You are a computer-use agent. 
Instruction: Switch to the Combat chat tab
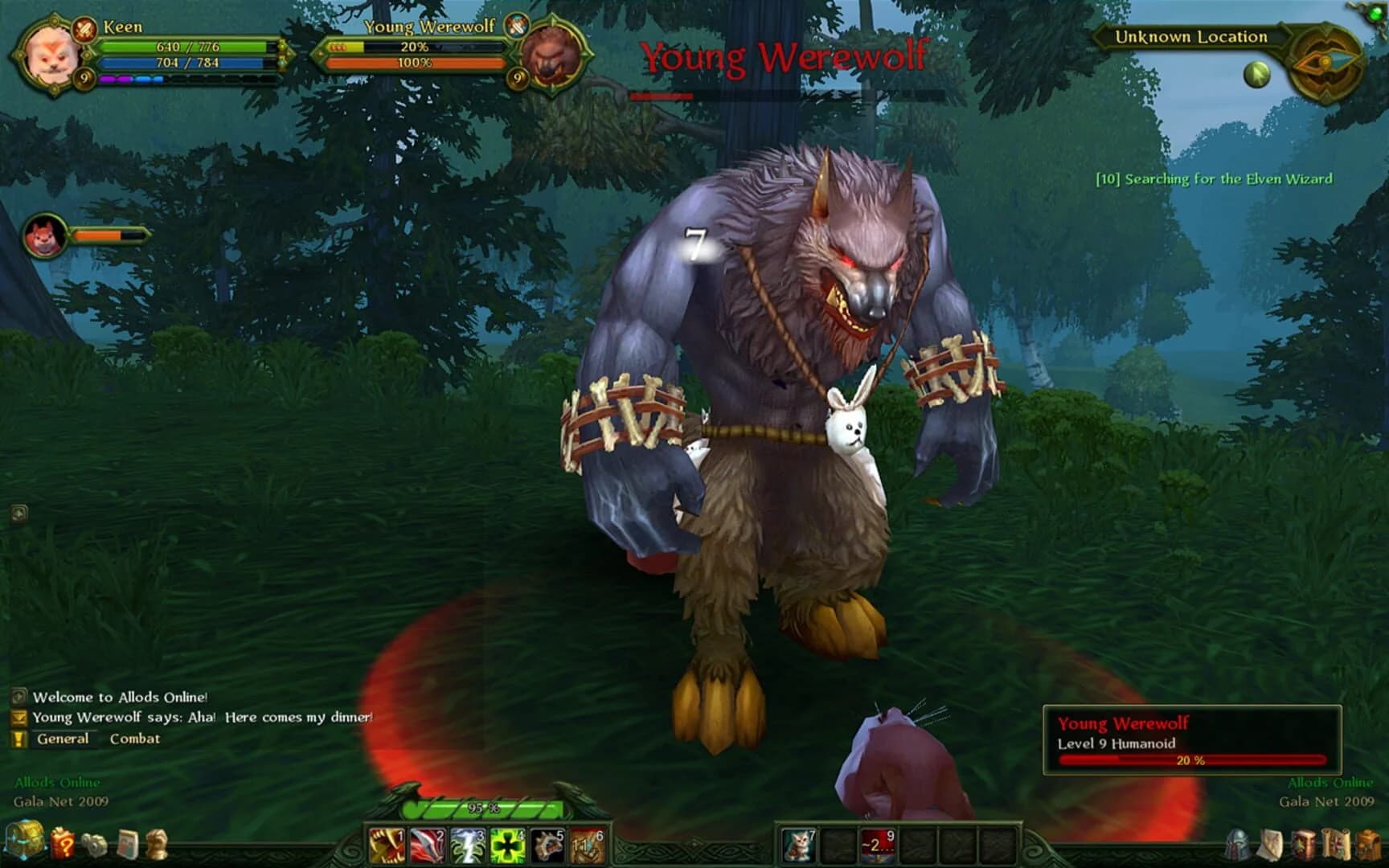135,739
